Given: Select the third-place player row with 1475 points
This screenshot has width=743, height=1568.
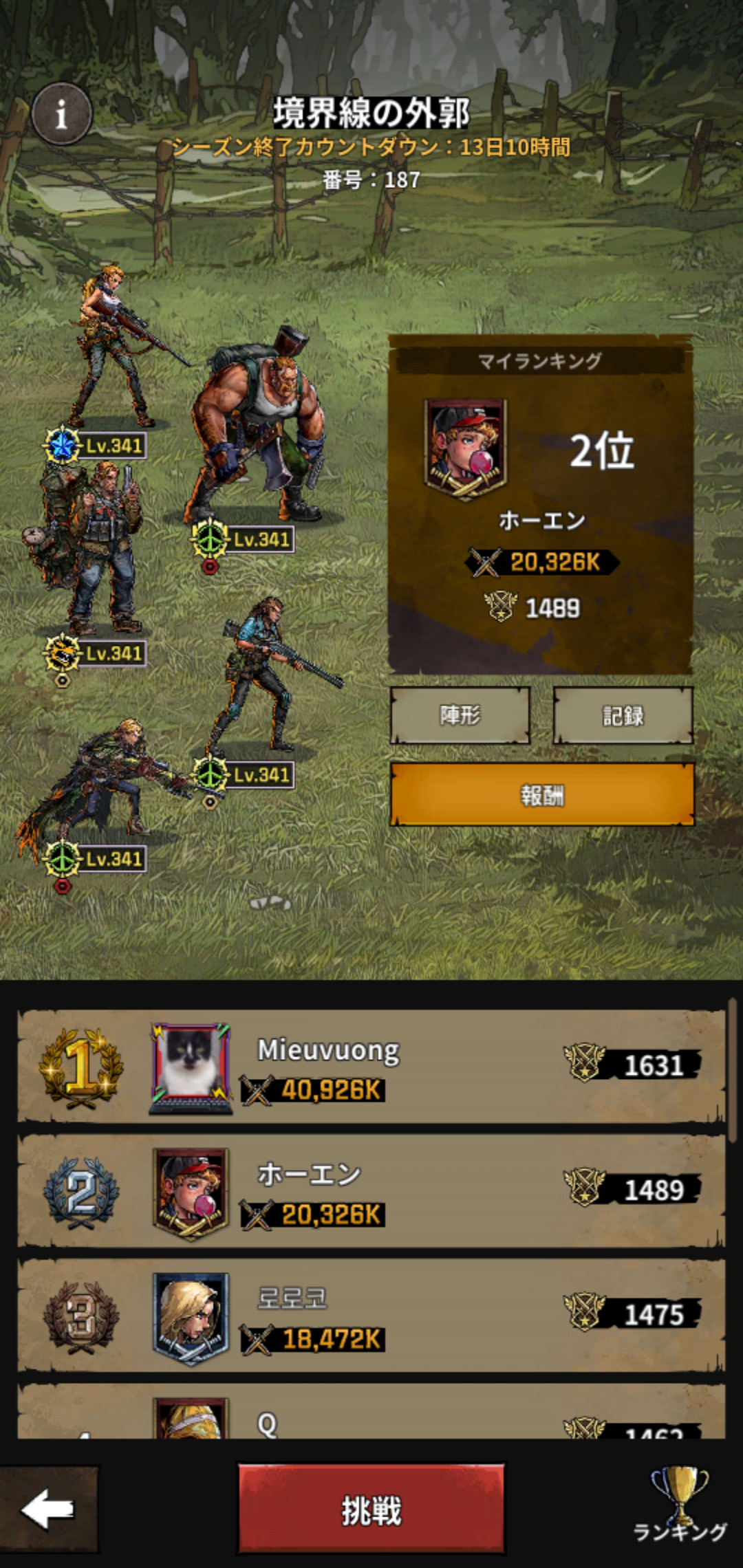Looking at the screenshot, I should tap(371, 1315).
